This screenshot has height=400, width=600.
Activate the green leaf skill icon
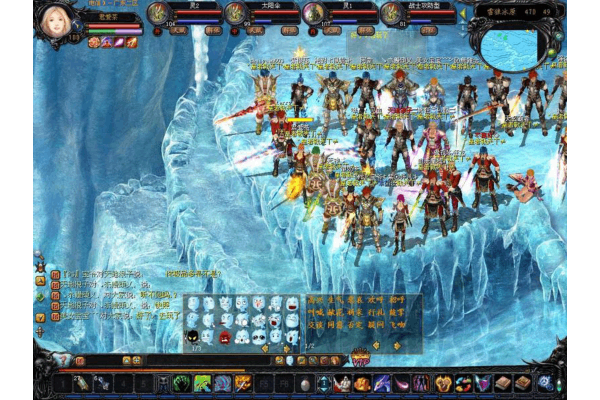203,384
